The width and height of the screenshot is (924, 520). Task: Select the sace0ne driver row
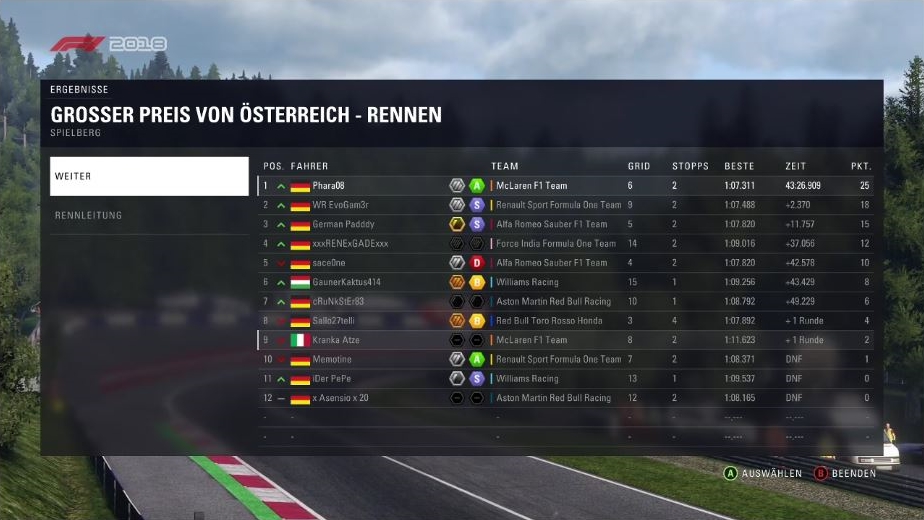point(566,263)
